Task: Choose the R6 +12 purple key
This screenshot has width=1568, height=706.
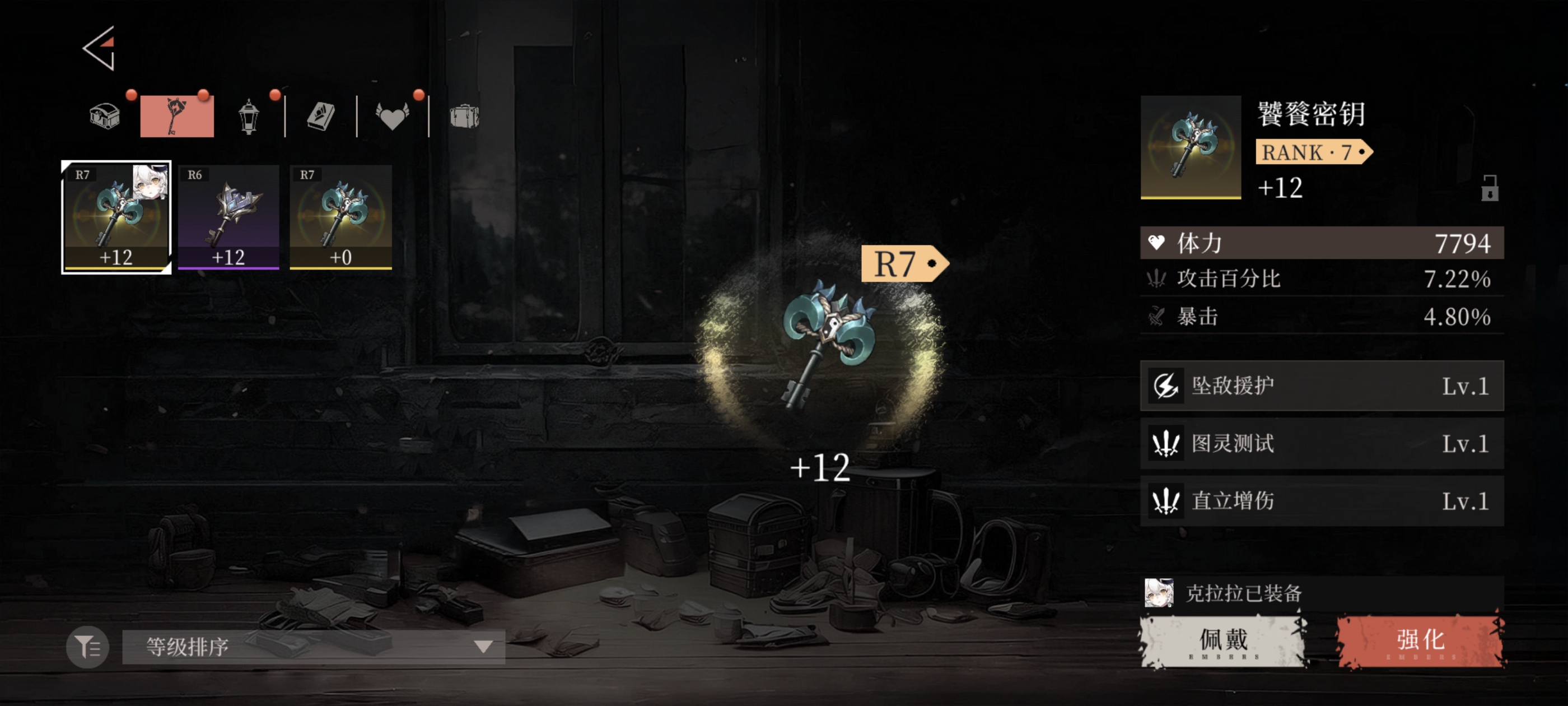Action: [228, 217]
